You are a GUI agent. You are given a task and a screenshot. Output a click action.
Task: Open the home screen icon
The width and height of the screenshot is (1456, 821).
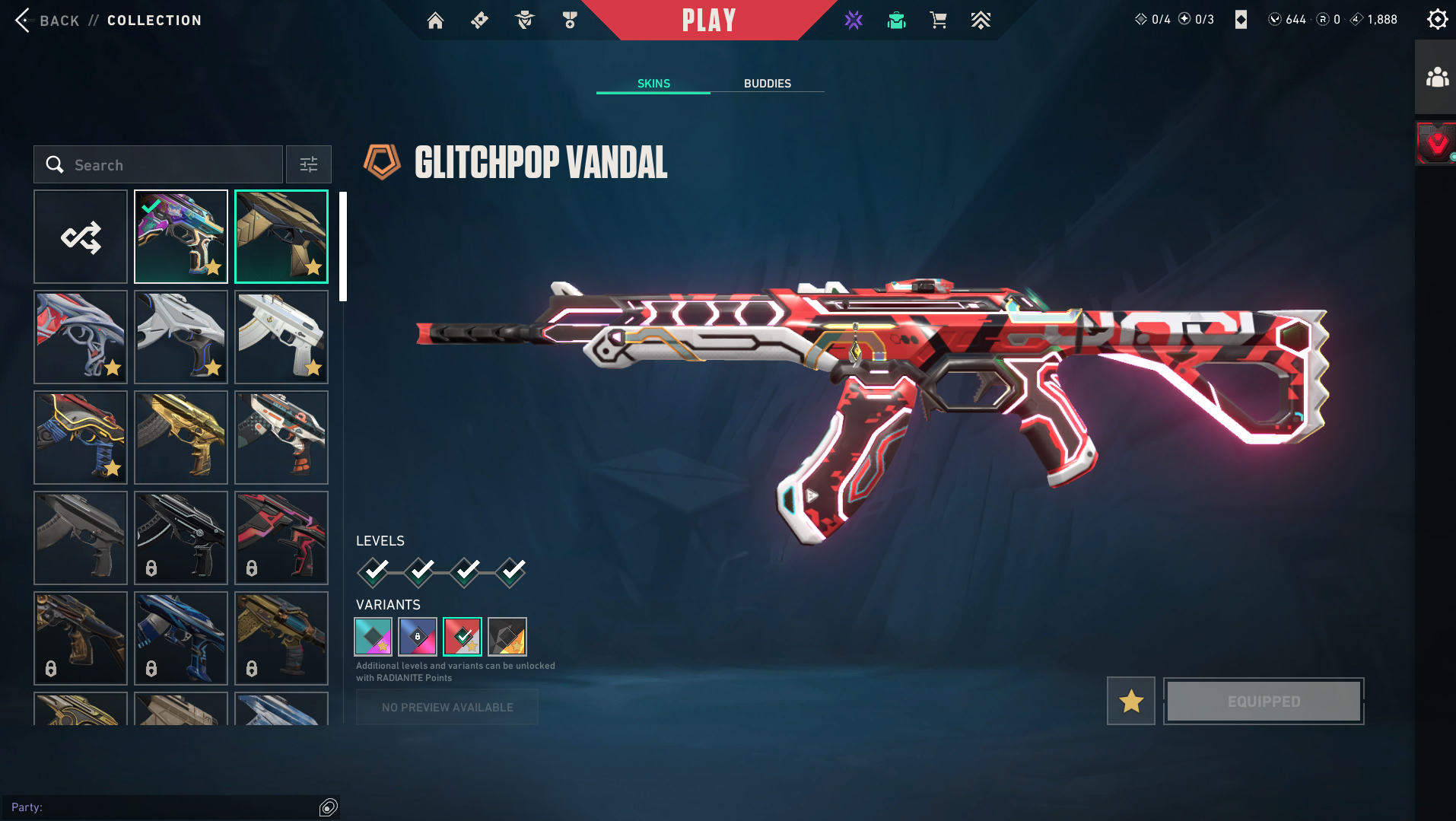(x=435, y=21)
